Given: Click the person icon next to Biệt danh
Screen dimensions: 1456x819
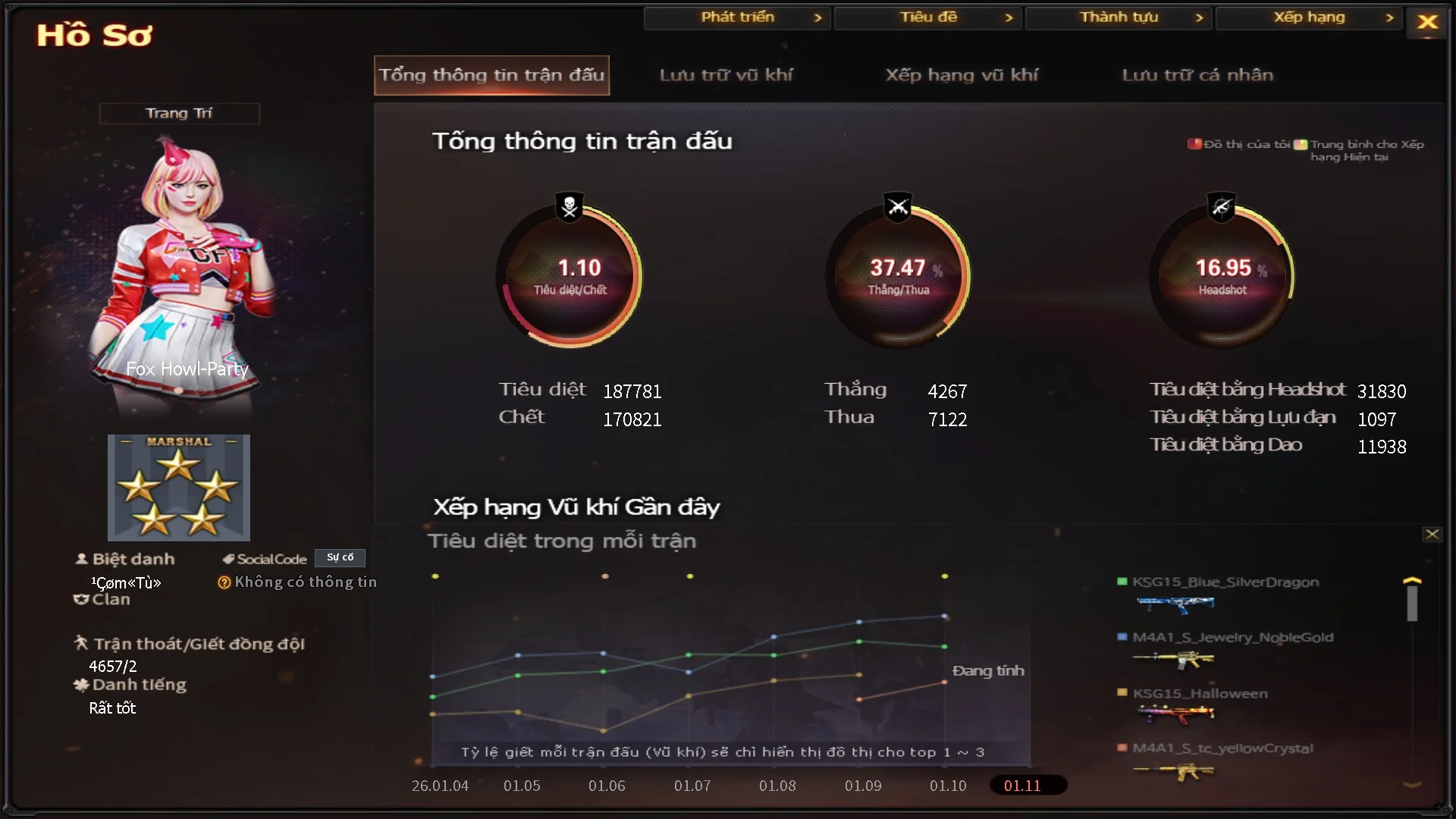Looking at the screenshot, I should [81, 559].
